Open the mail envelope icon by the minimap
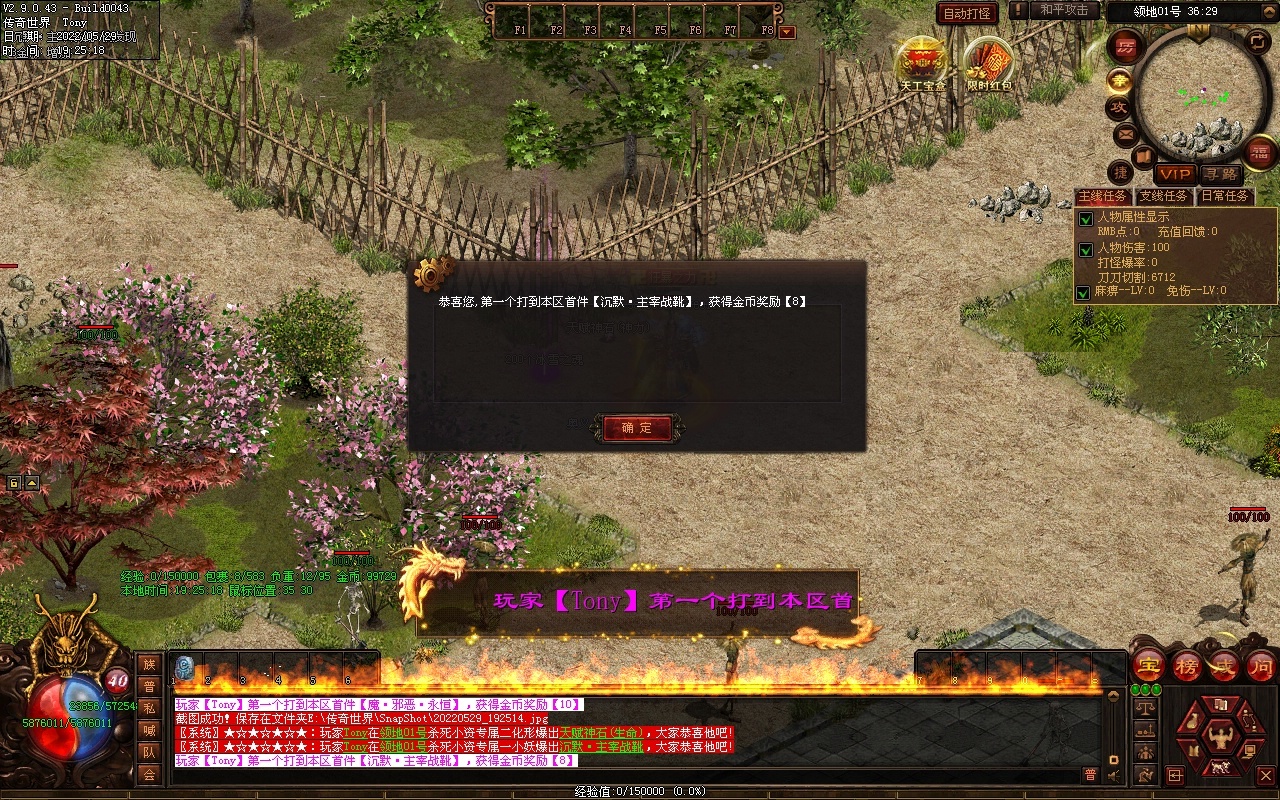This screenshot has height=800, width=1280. click(x=1125, y=133)
